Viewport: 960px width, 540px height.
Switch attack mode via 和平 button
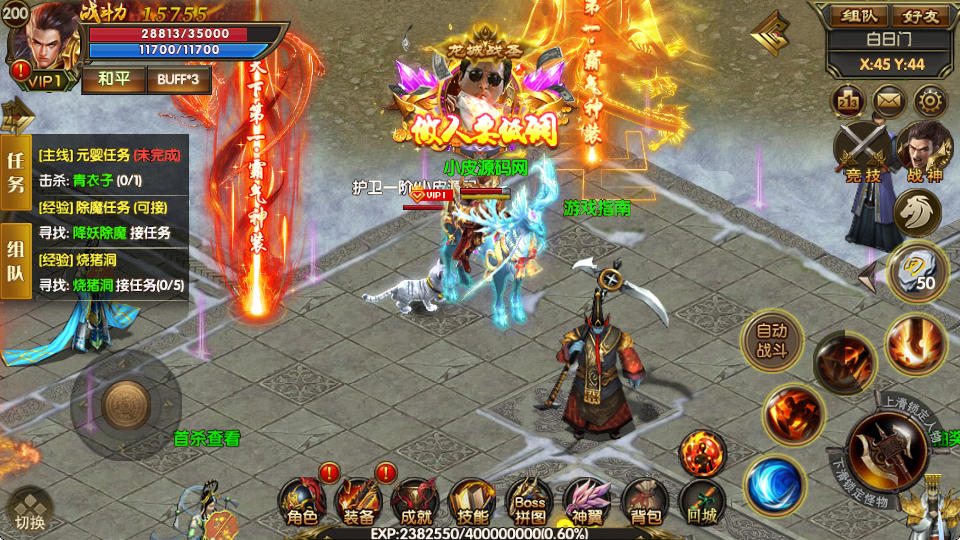pos(114,79)
